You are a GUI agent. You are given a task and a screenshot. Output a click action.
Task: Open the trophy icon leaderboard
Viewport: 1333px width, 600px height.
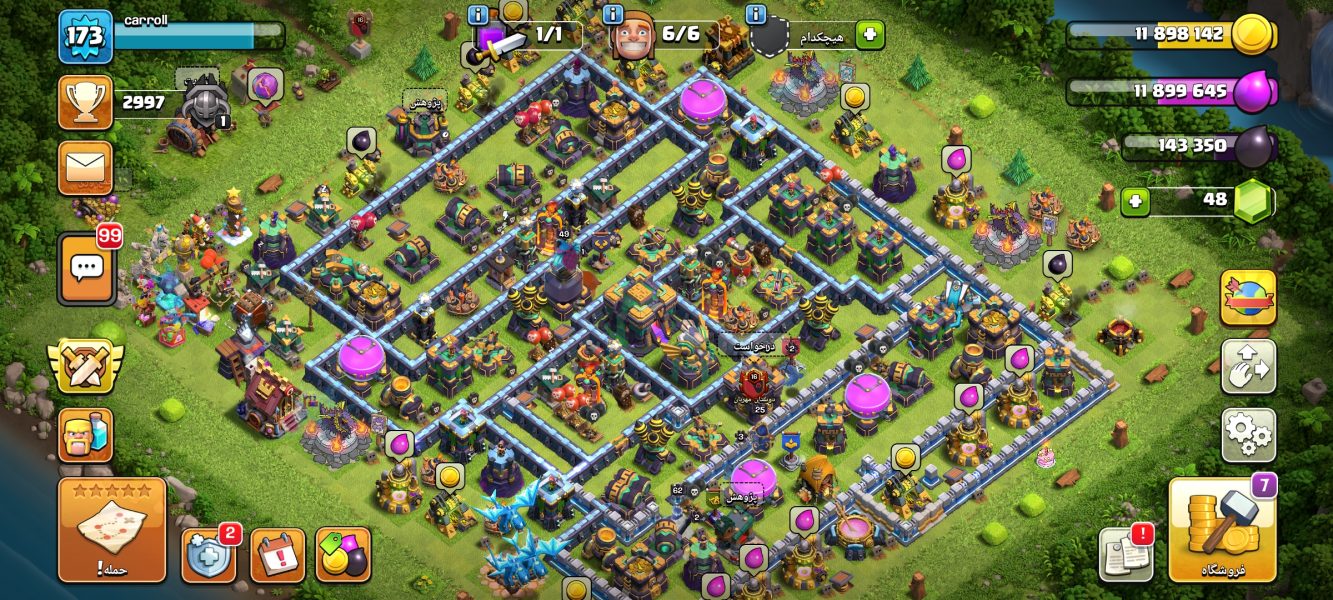[86, 103]
